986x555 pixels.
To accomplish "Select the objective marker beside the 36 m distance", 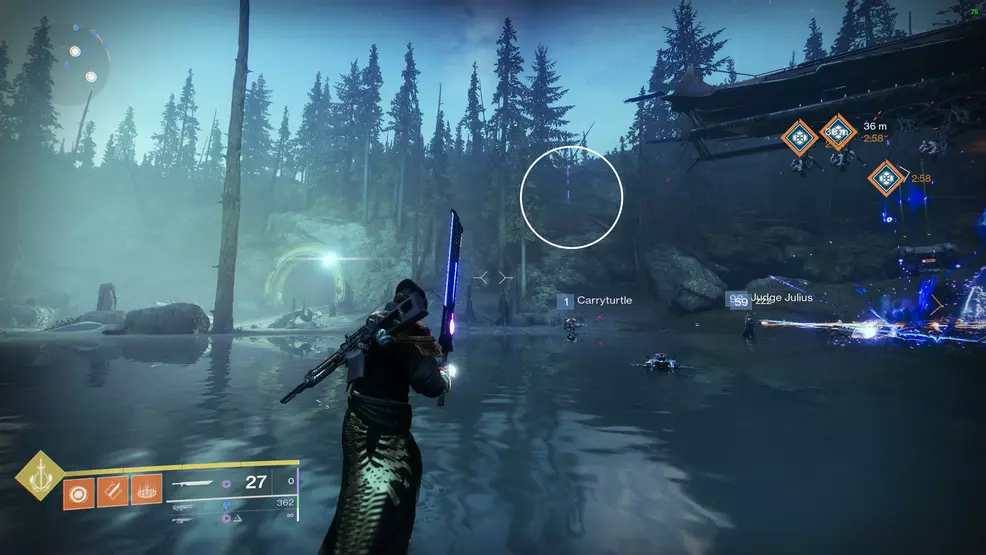I will 838,132.
